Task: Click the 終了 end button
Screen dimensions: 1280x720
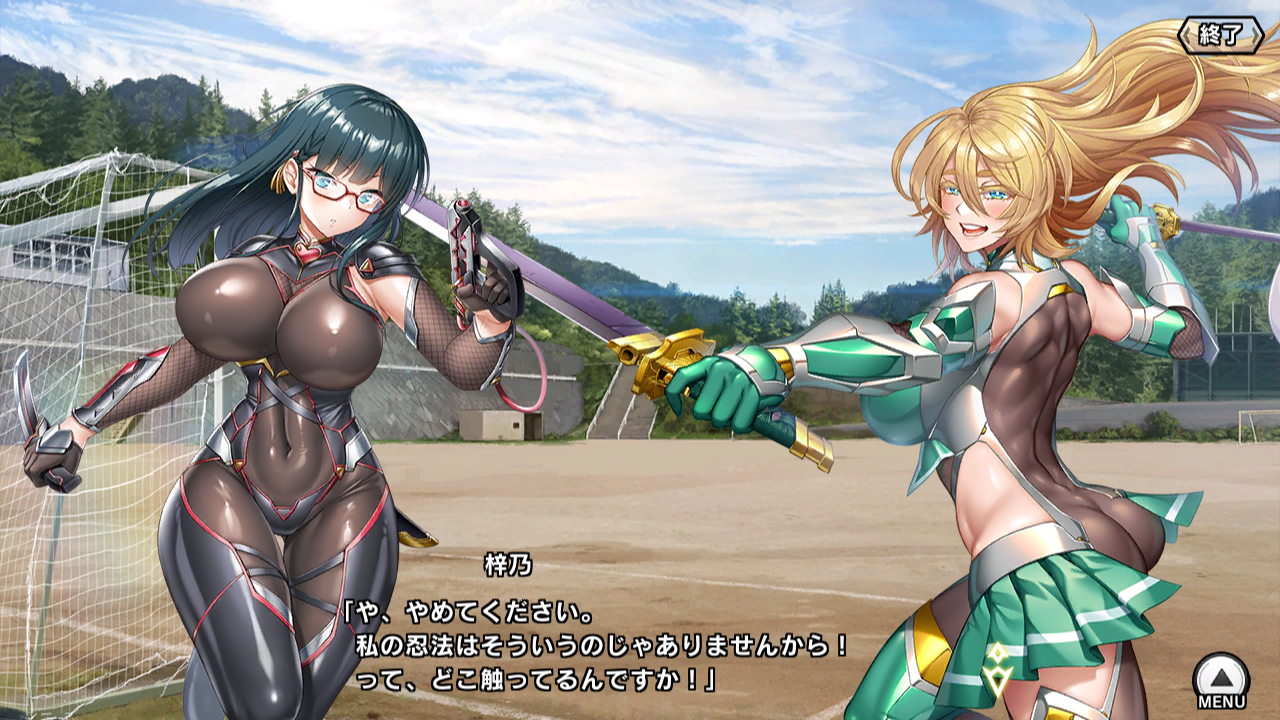Action: coord(1221,36)
